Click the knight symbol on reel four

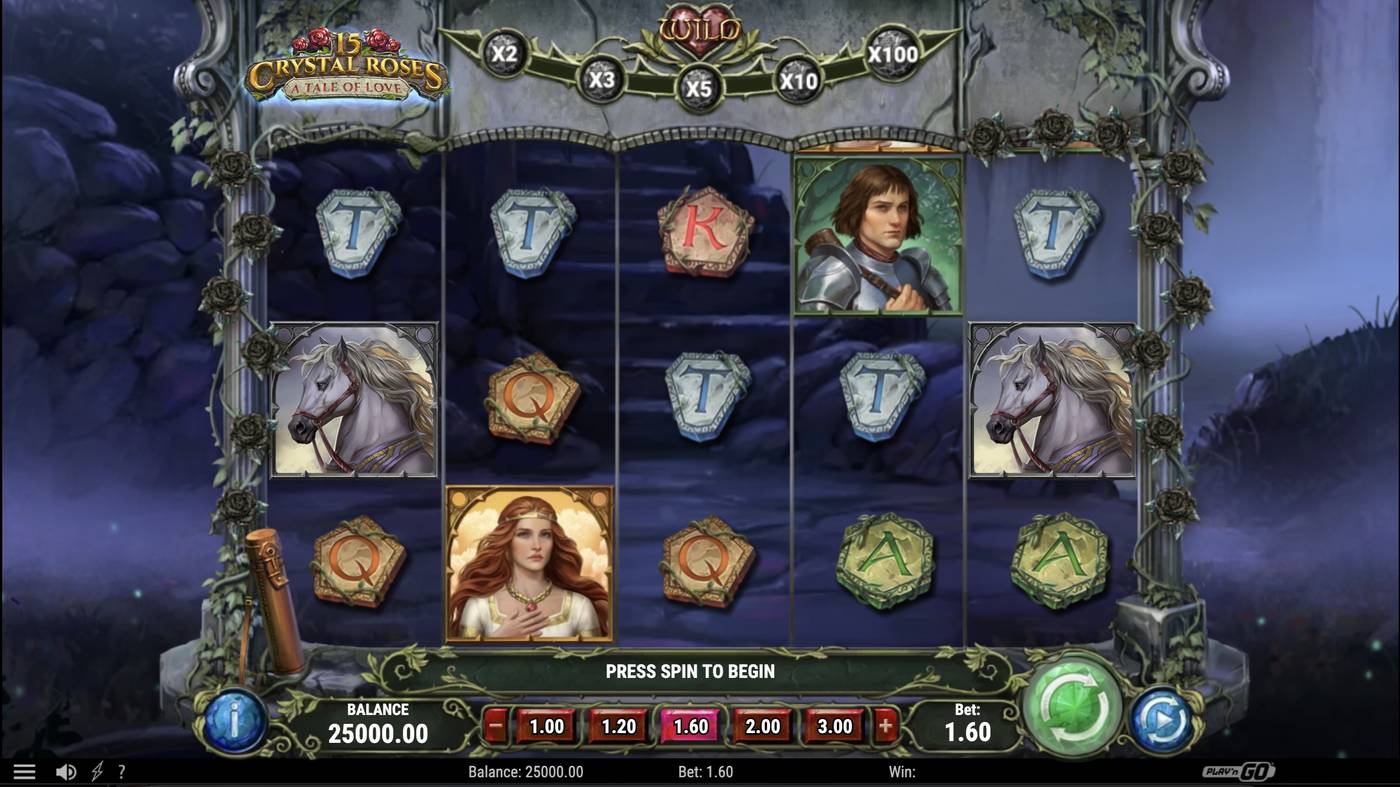click(x=878, y=234)
